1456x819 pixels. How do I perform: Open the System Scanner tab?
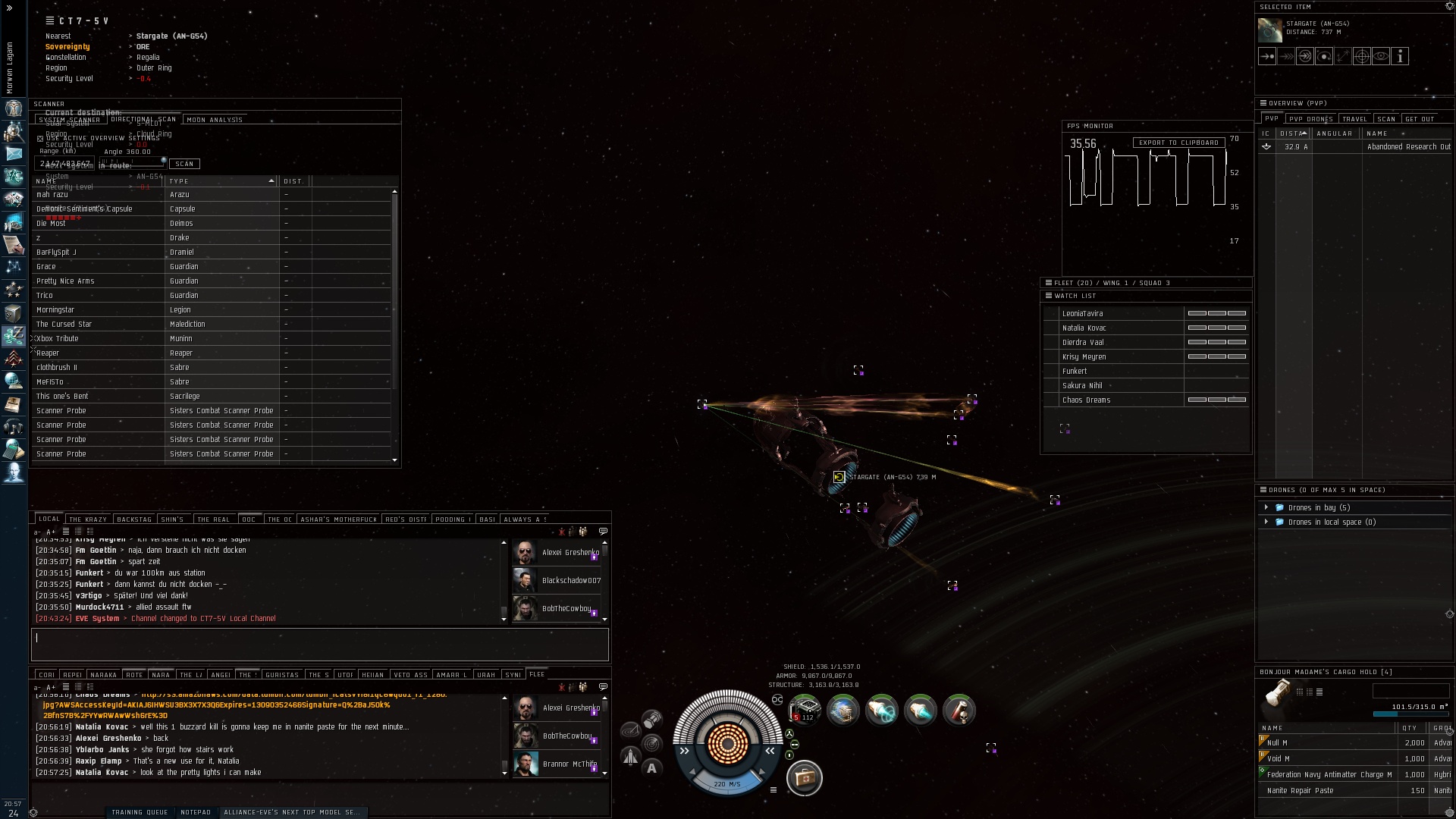tap(69, 120)
